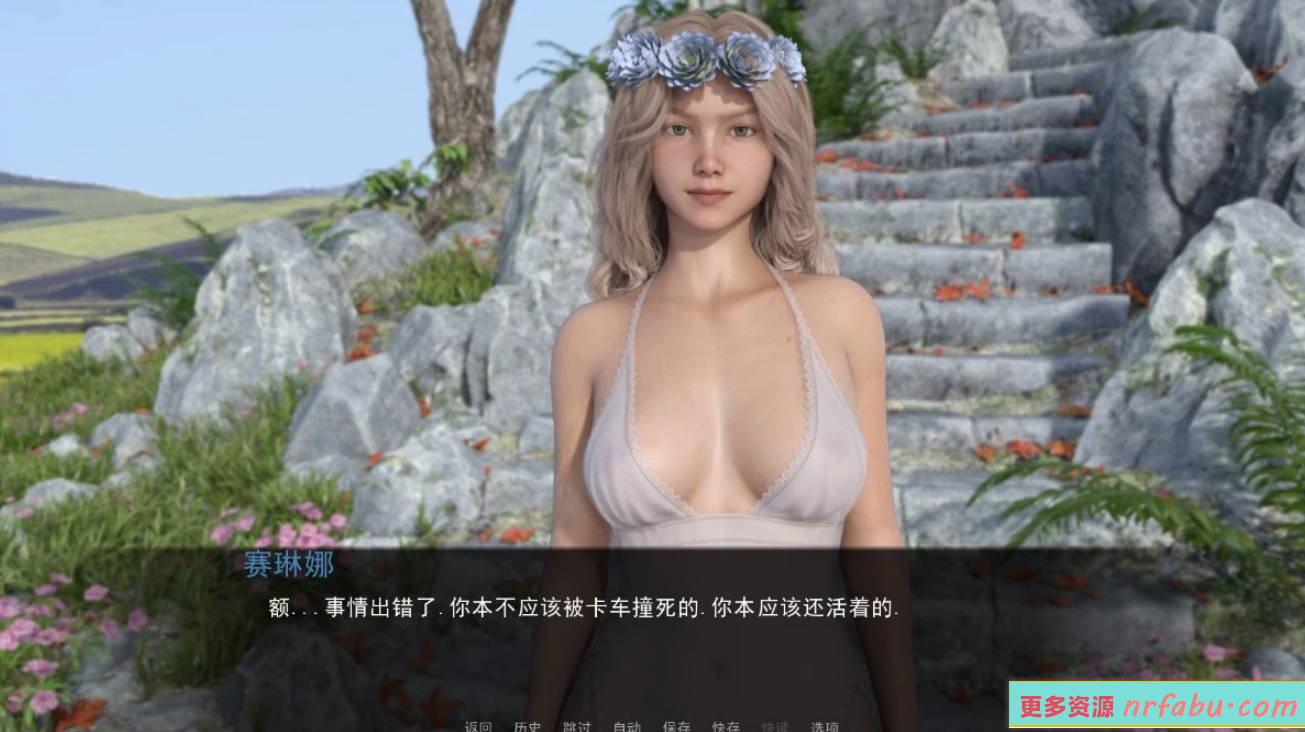Select 自动 from the quick menu bar
This screenshot has width=1305, height=732.
tap(628, 726)
